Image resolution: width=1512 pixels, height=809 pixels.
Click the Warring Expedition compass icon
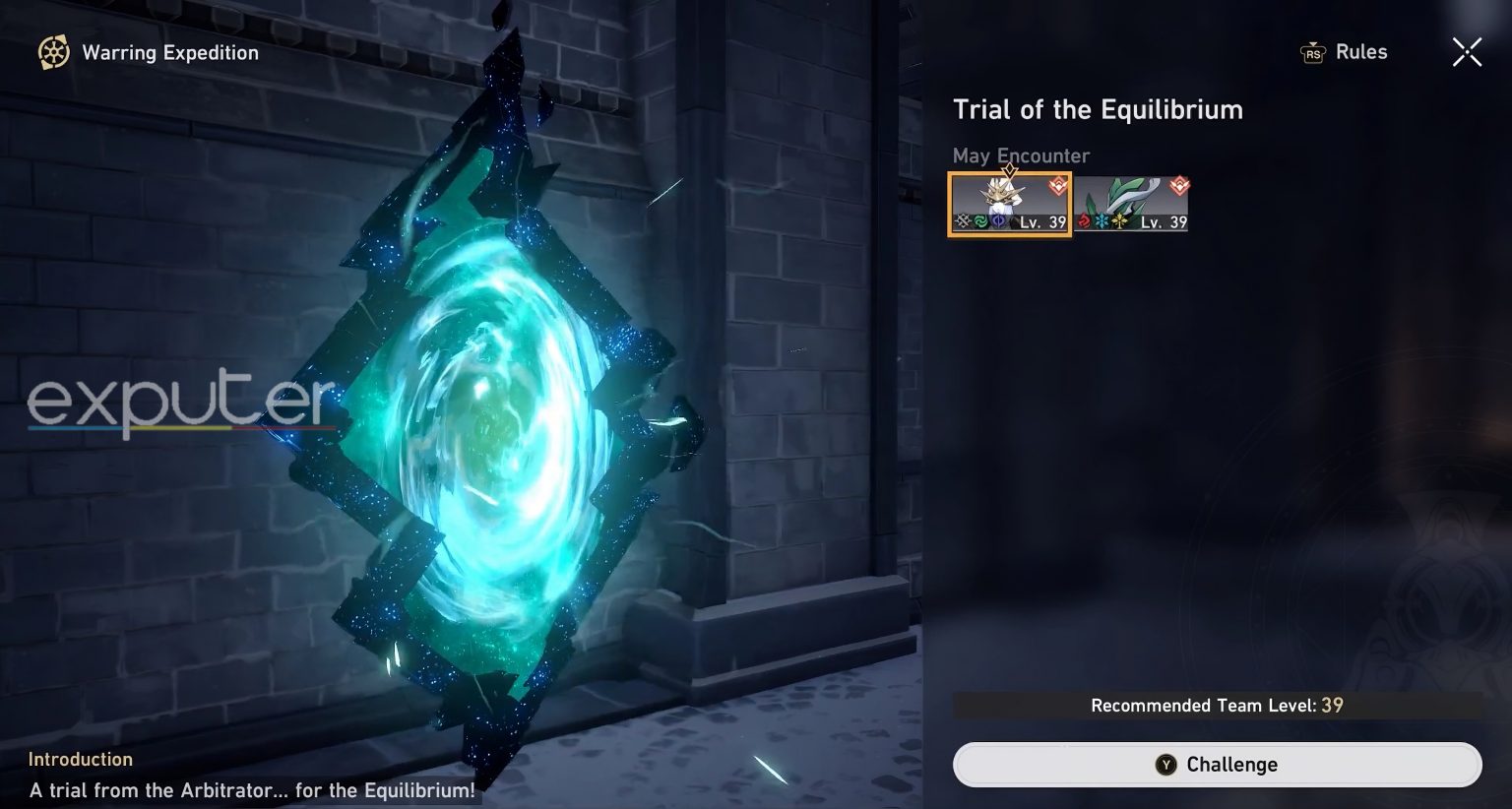(50, 52)
